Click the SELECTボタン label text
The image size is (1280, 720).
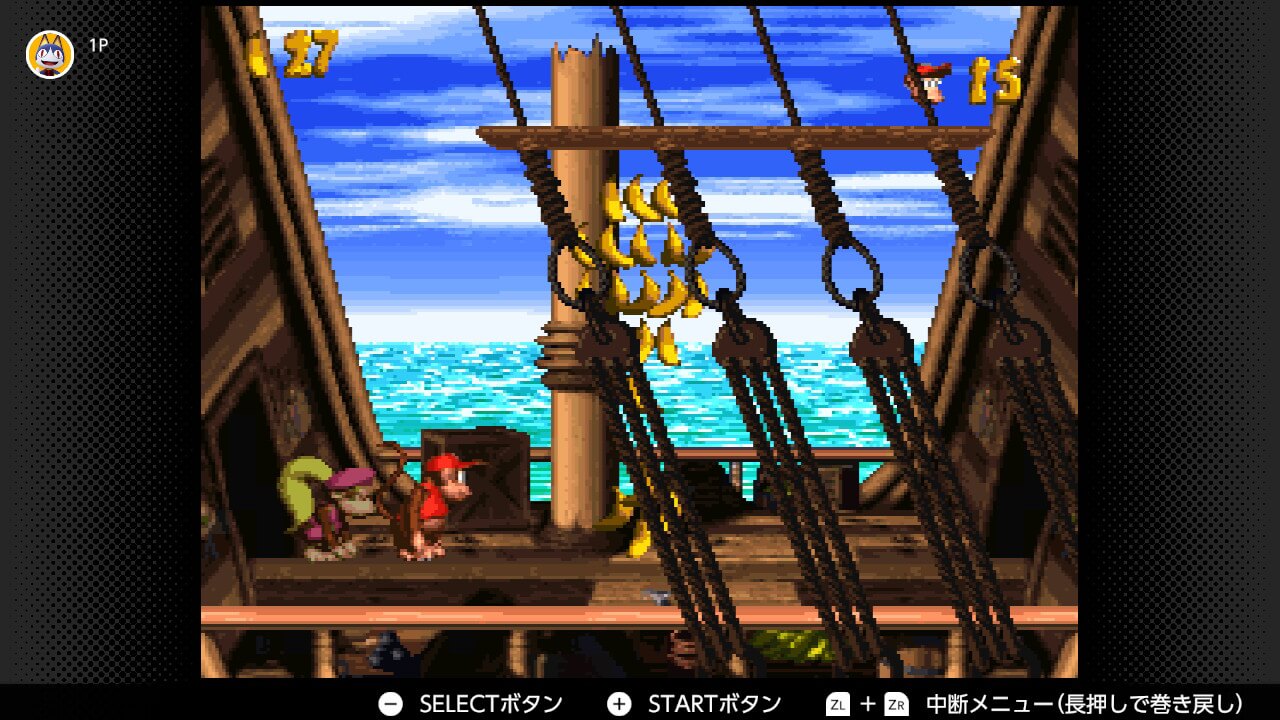tap(490, 703)
